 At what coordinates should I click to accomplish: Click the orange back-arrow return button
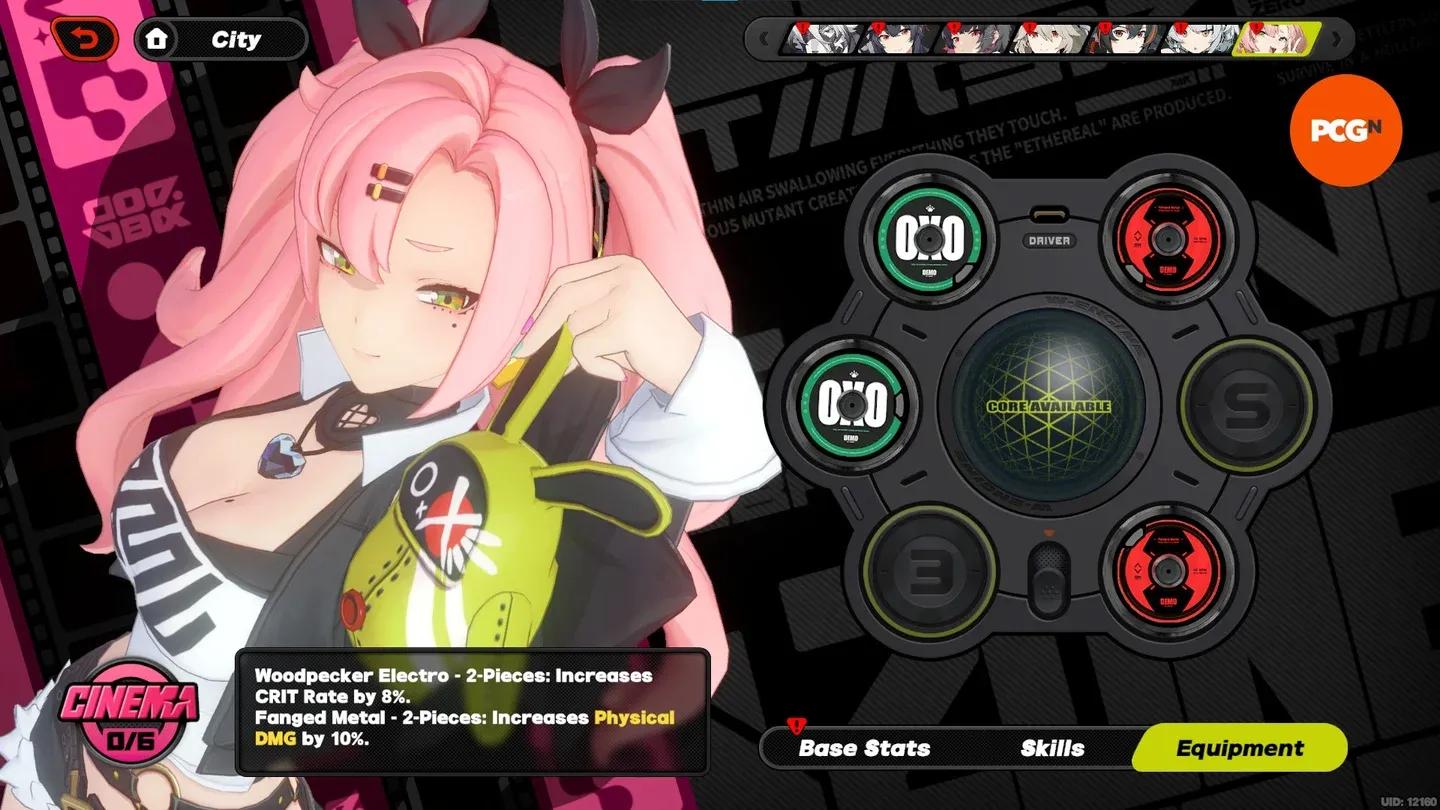coord(86,38)
